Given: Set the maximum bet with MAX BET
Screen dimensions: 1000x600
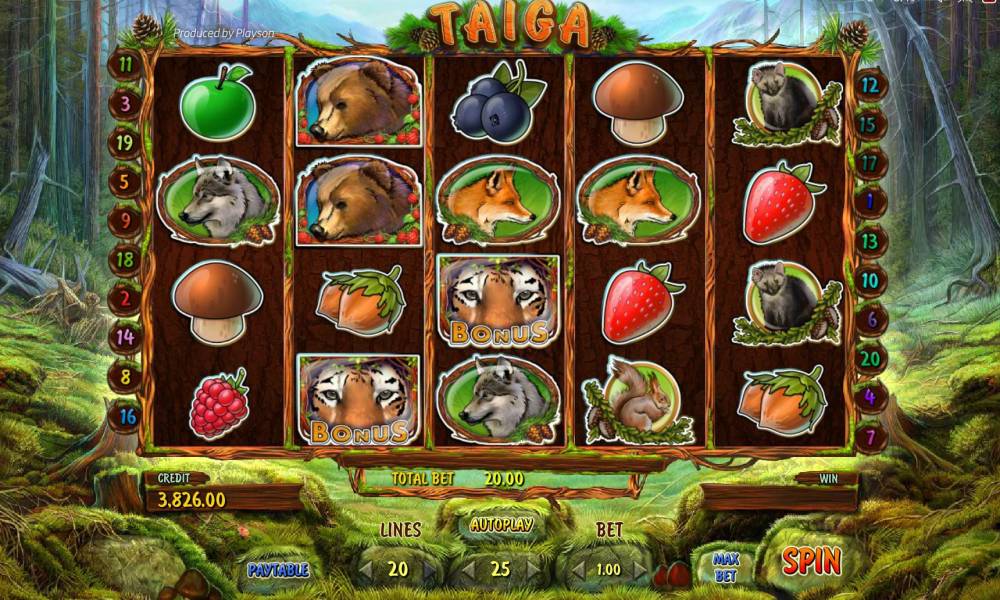Looking at the screenshot, I should [x=726, y=567].
